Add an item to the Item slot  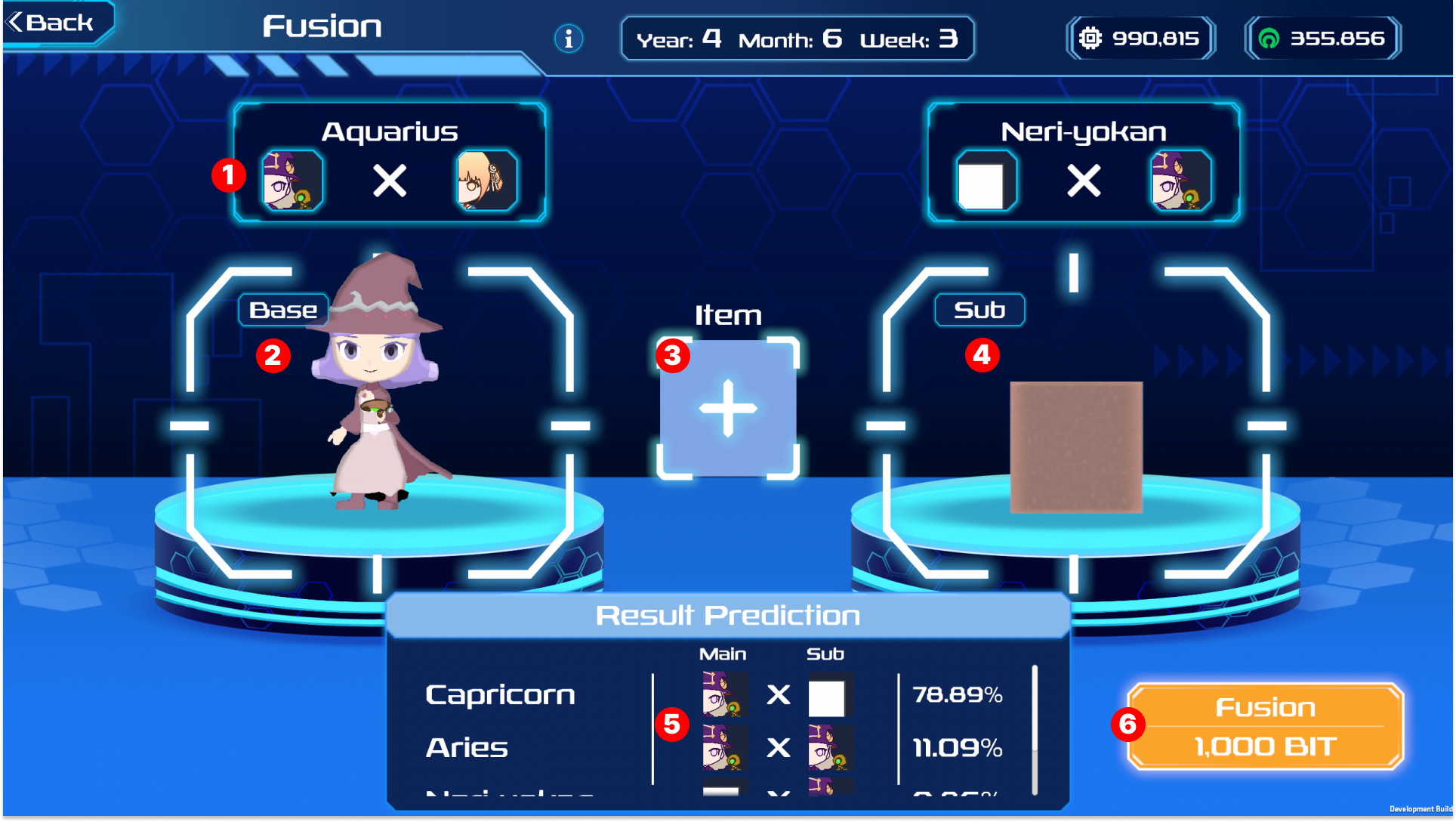pyautogui.click(x=728, y=409)
